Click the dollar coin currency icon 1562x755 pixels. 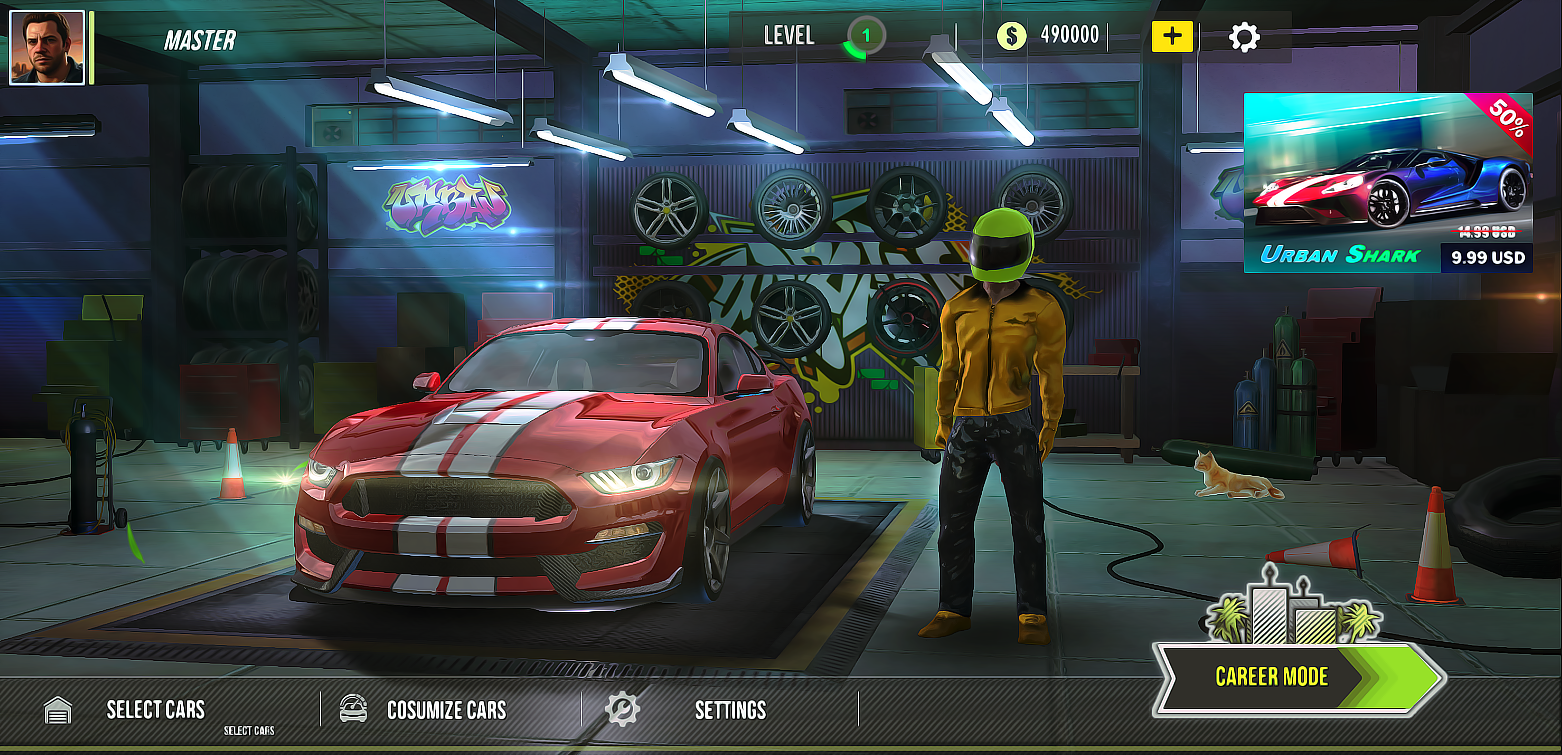(1012, 35)
